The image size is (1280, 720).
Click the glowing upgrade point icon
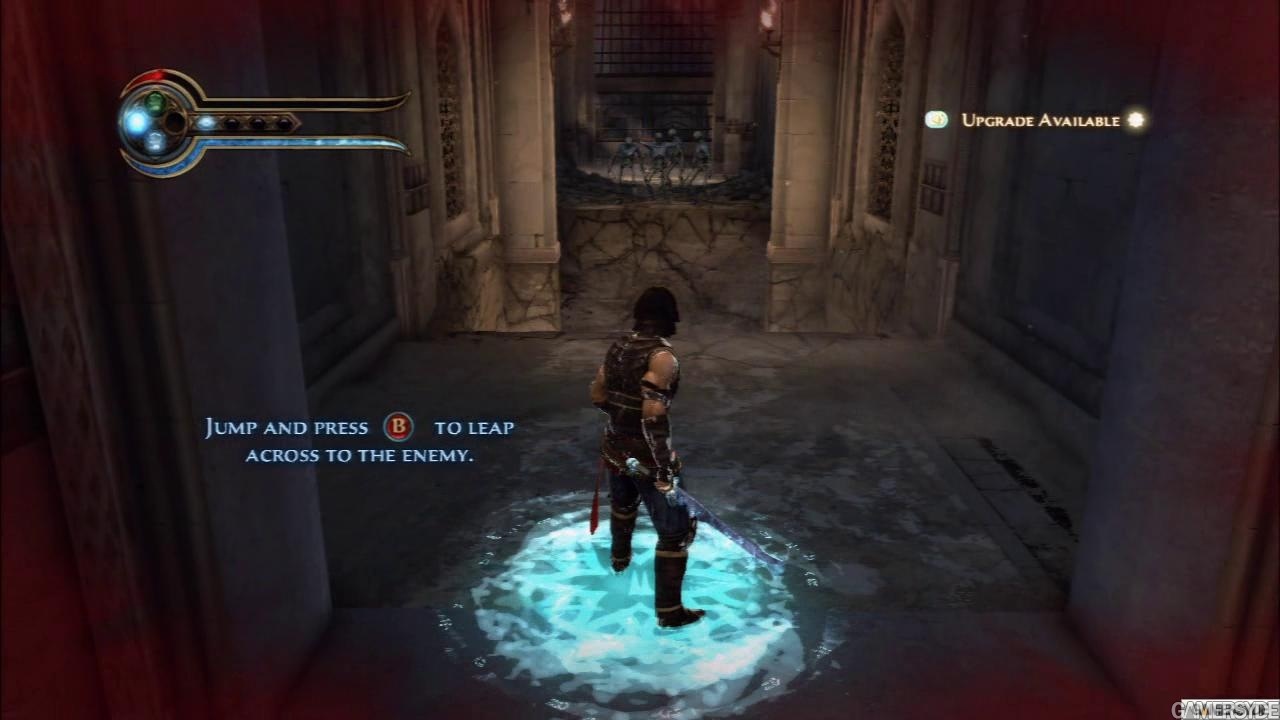pyautogui.click(x=1135, y=120)
